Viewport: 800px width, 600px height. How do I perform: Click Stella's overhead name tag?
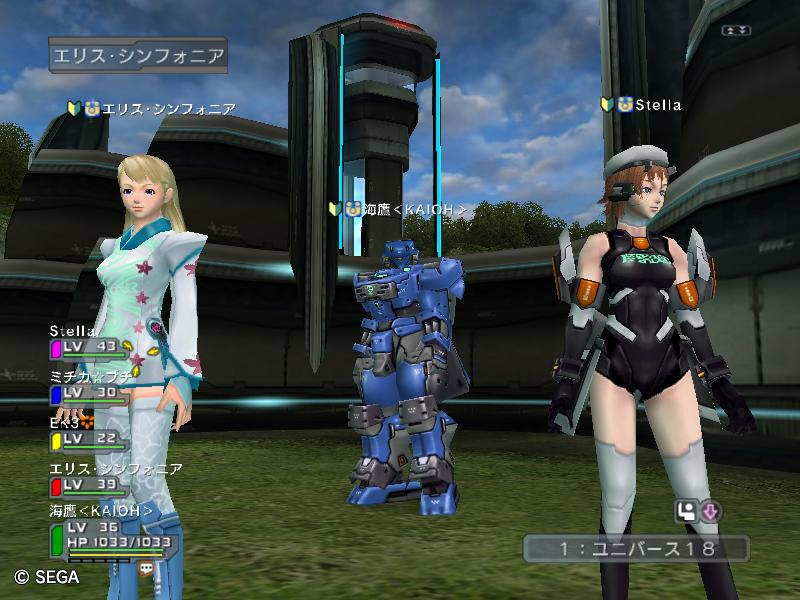(641, 105)
